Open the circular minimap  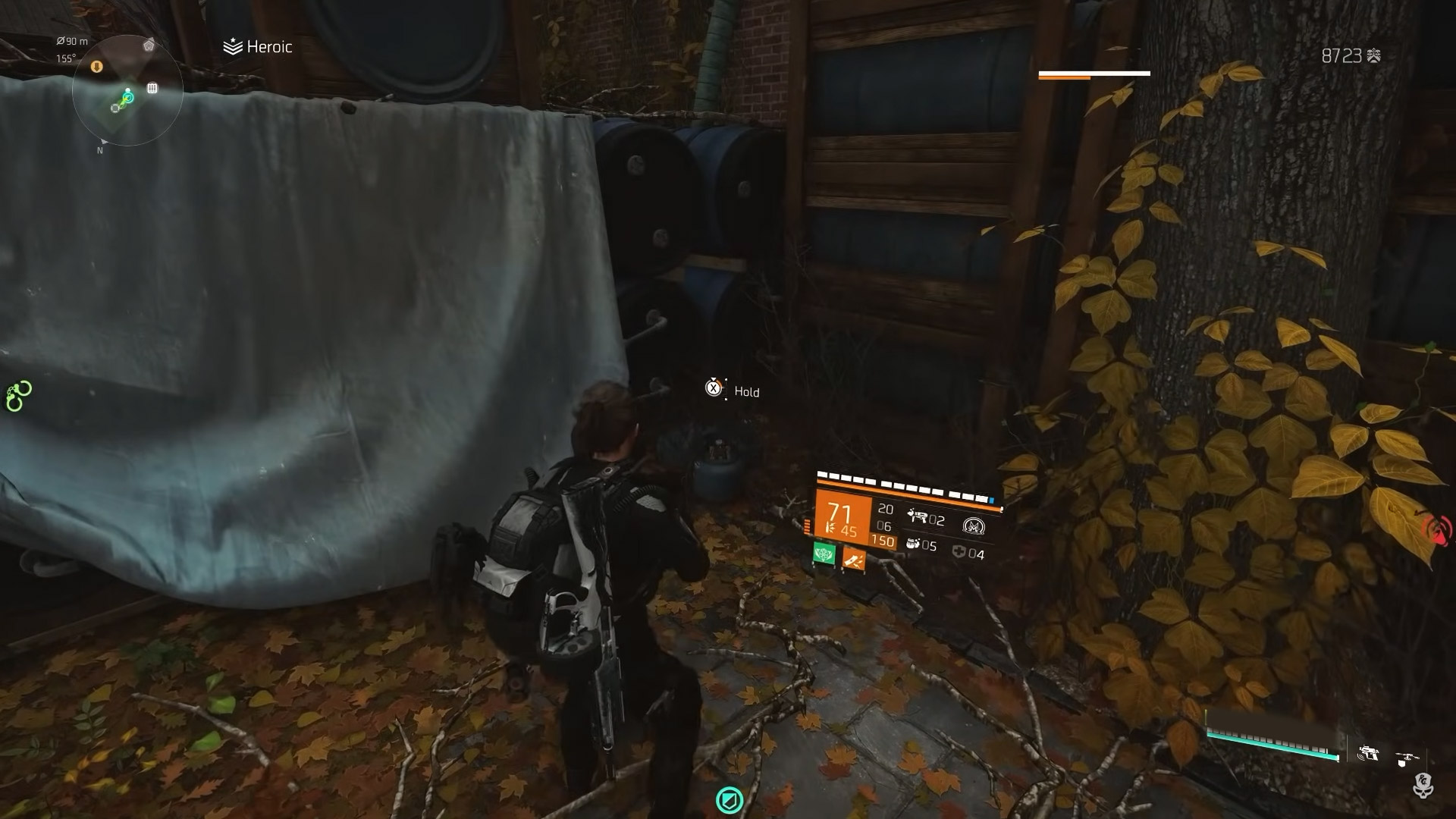127,90
